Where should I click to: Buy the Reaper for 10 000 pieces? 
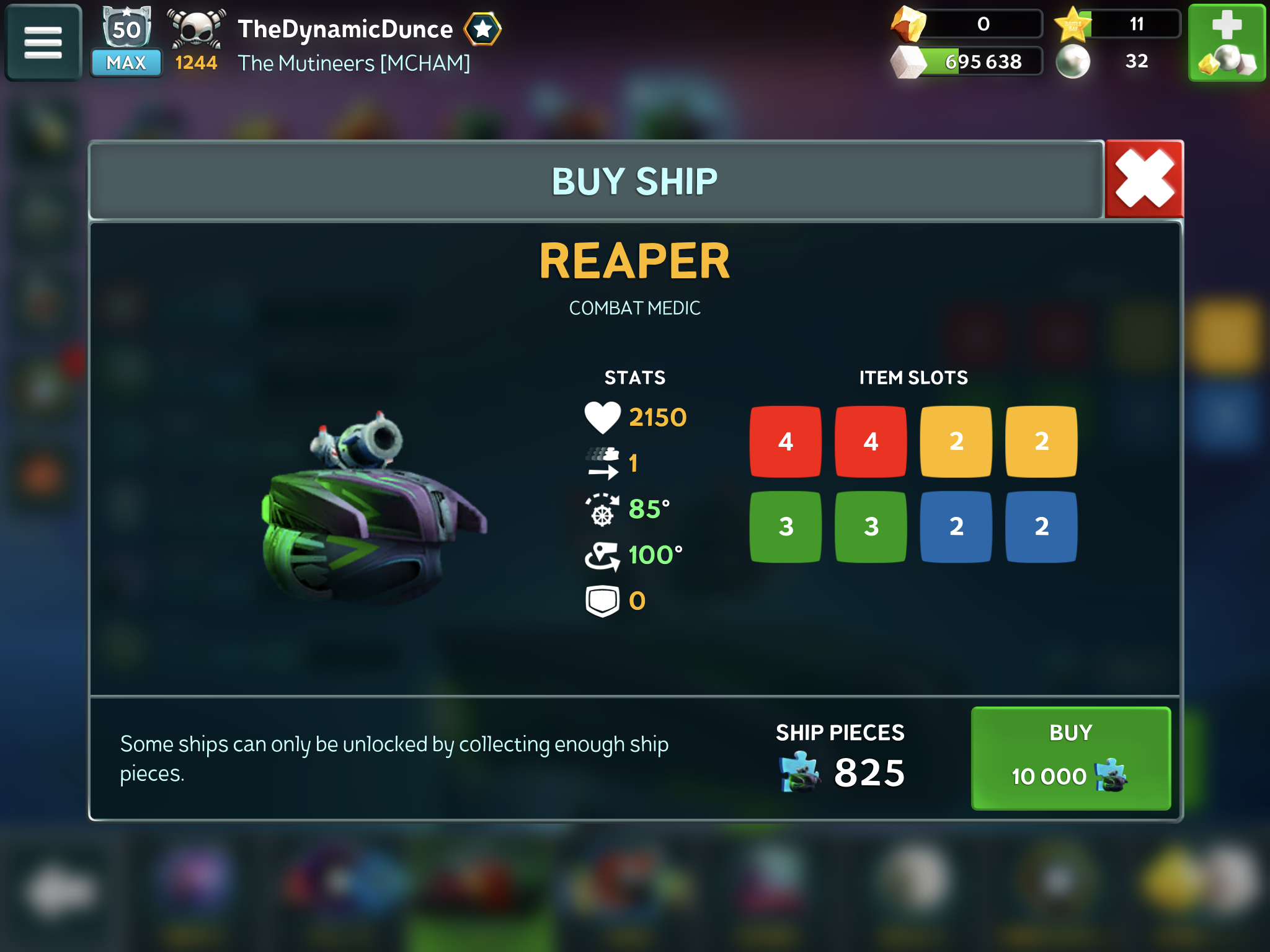coord(1070,758)
